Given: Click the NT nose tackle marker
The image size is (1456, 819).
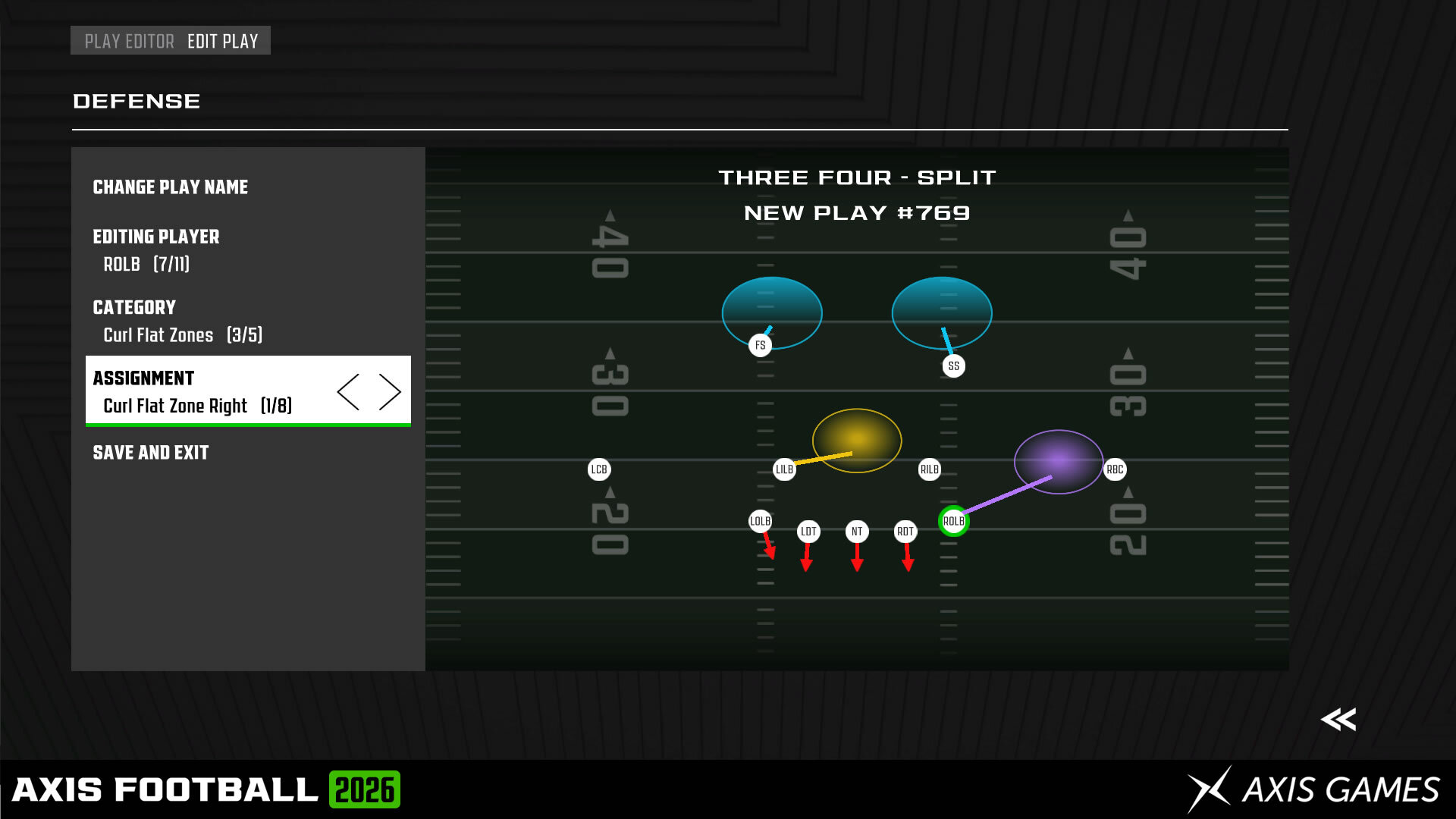Looking at the screenshot, I should 857,531.
